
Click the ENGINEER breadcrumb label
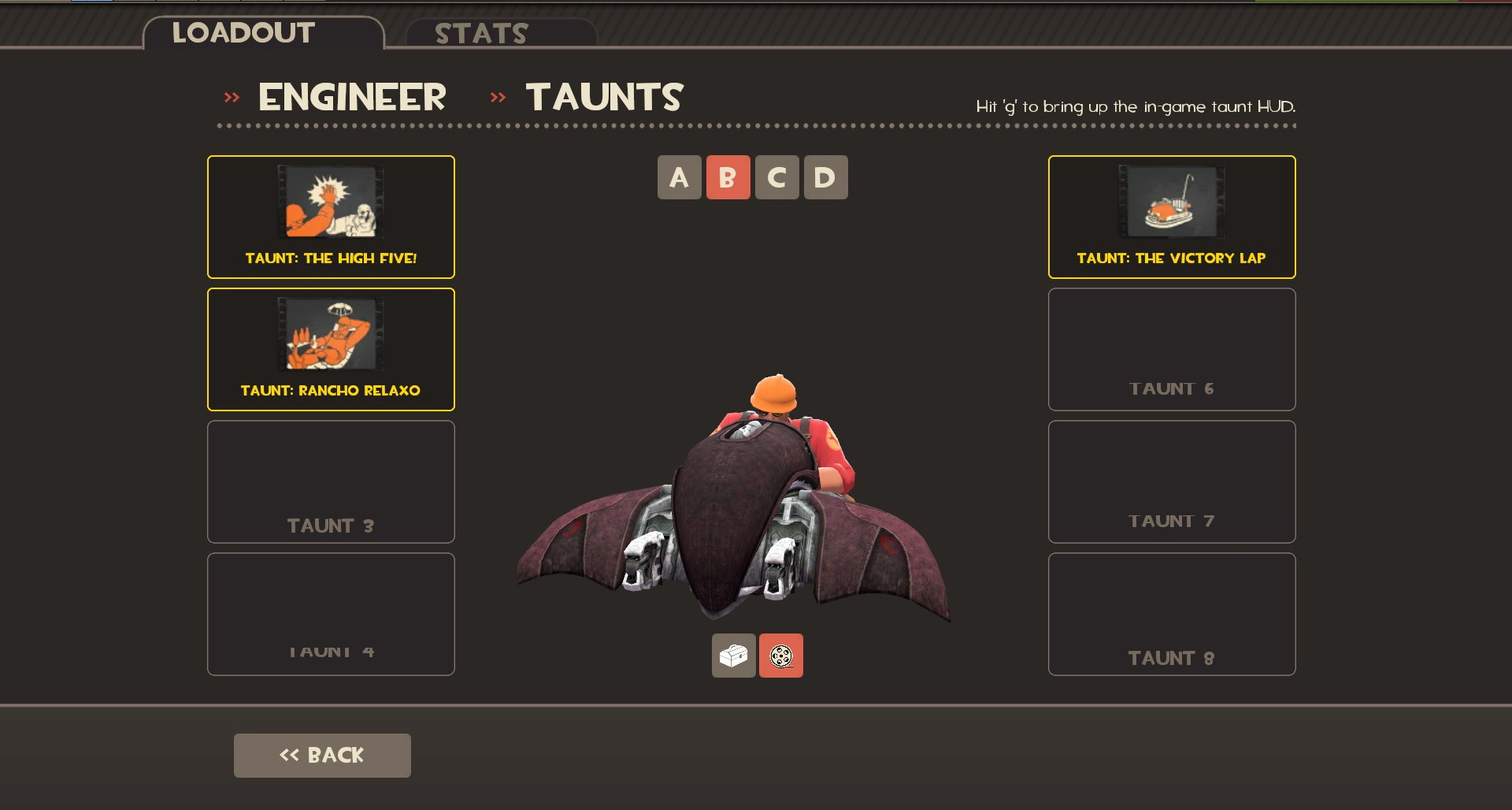(x=352, y=96)
